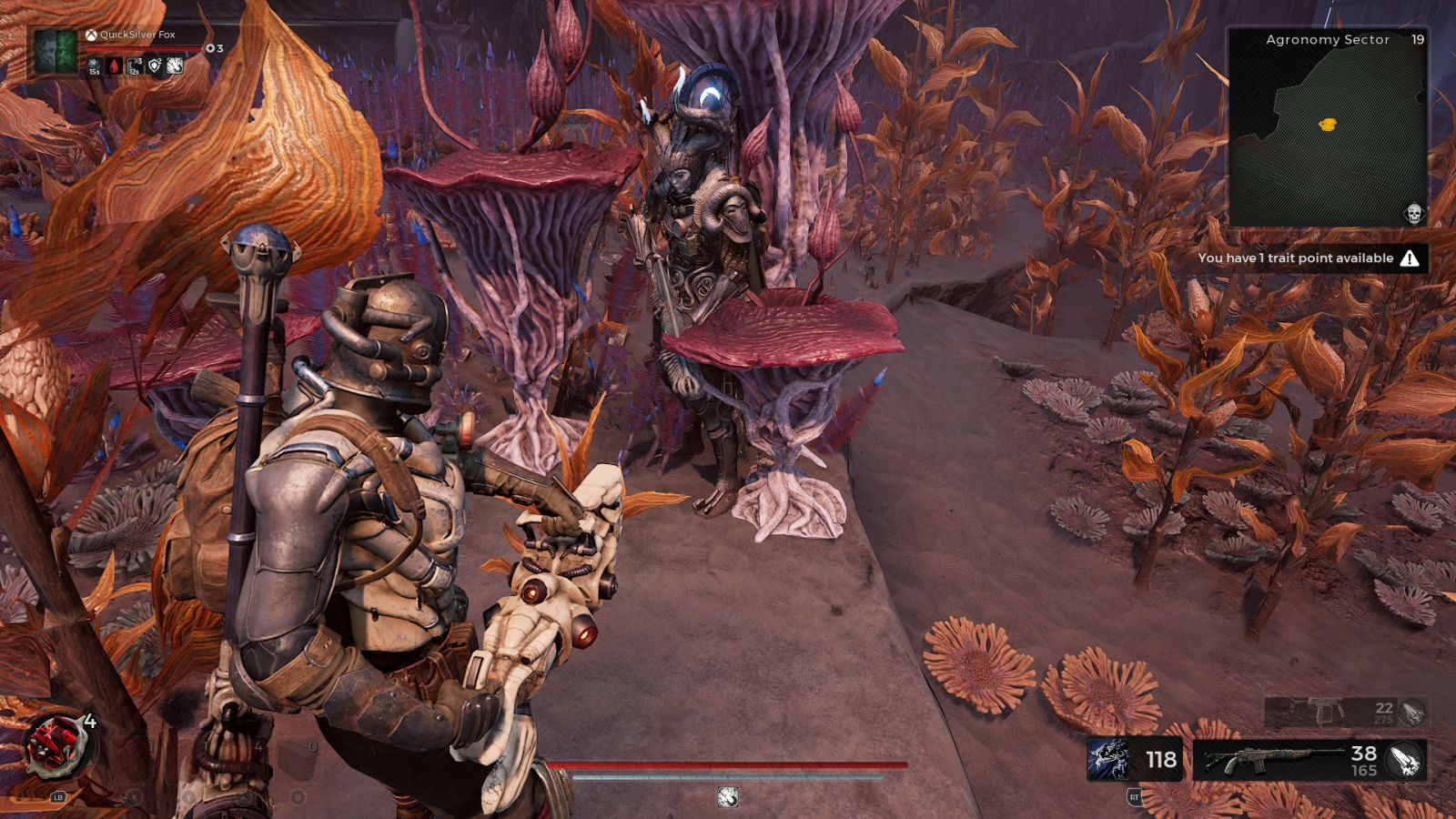This screenshot has width=1456, height=819.
Task: Click the Agronomy Sector minimap
Action: coord(1328,127)
